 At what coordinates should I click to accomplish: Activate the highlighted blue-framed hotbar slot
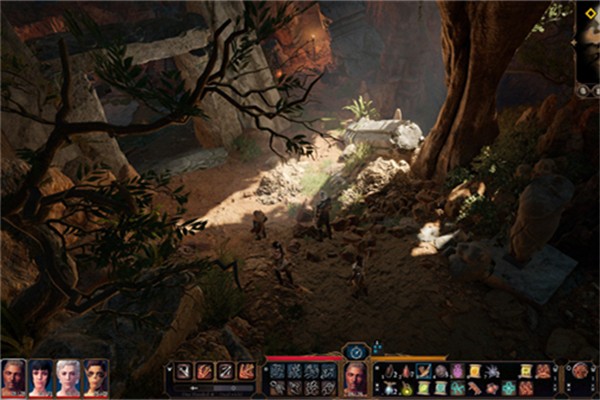point(424,371)
